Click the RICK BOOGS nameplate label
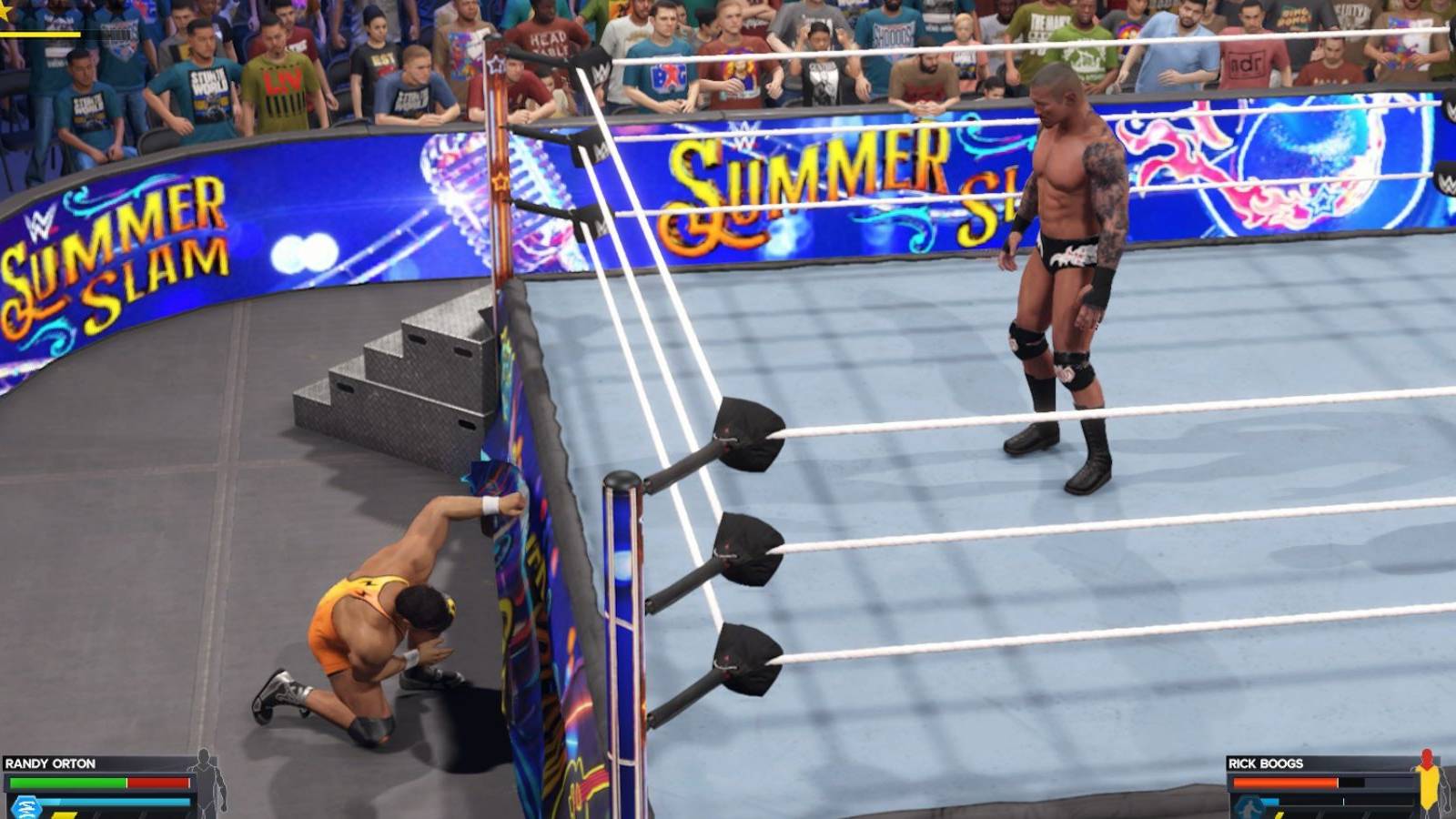Viewport: 1456px width, 819px height. (x=1267, y=762)
